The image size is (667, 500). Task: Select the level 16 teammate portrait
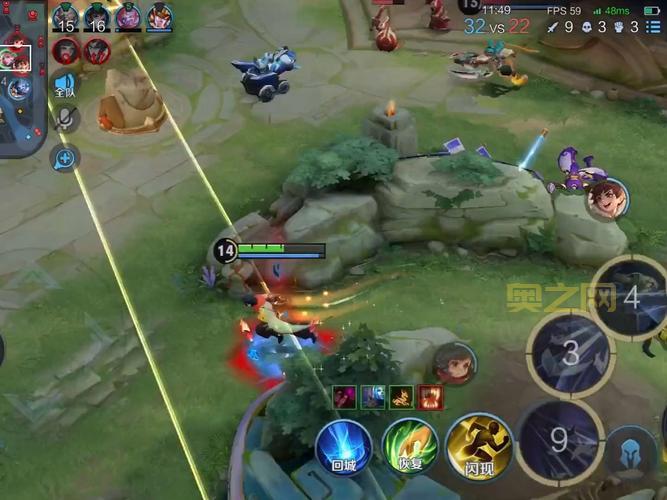tap(97, 17)
